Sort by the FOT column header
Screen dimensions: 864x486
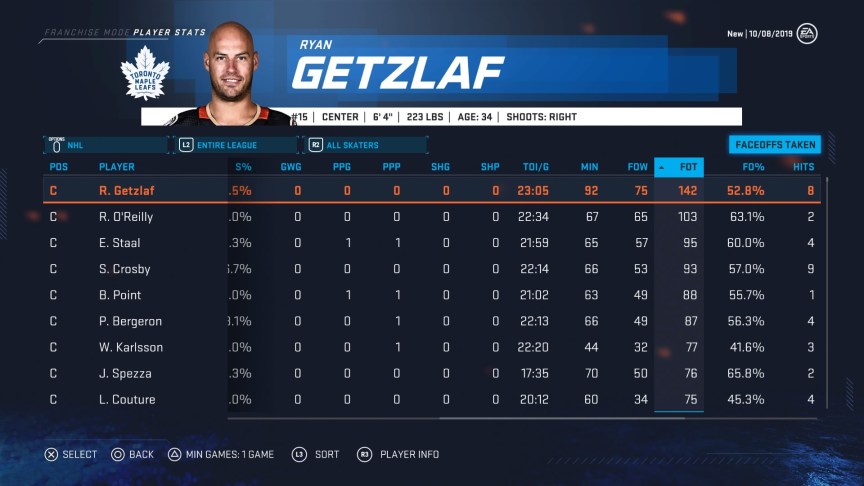coord(686,166)
